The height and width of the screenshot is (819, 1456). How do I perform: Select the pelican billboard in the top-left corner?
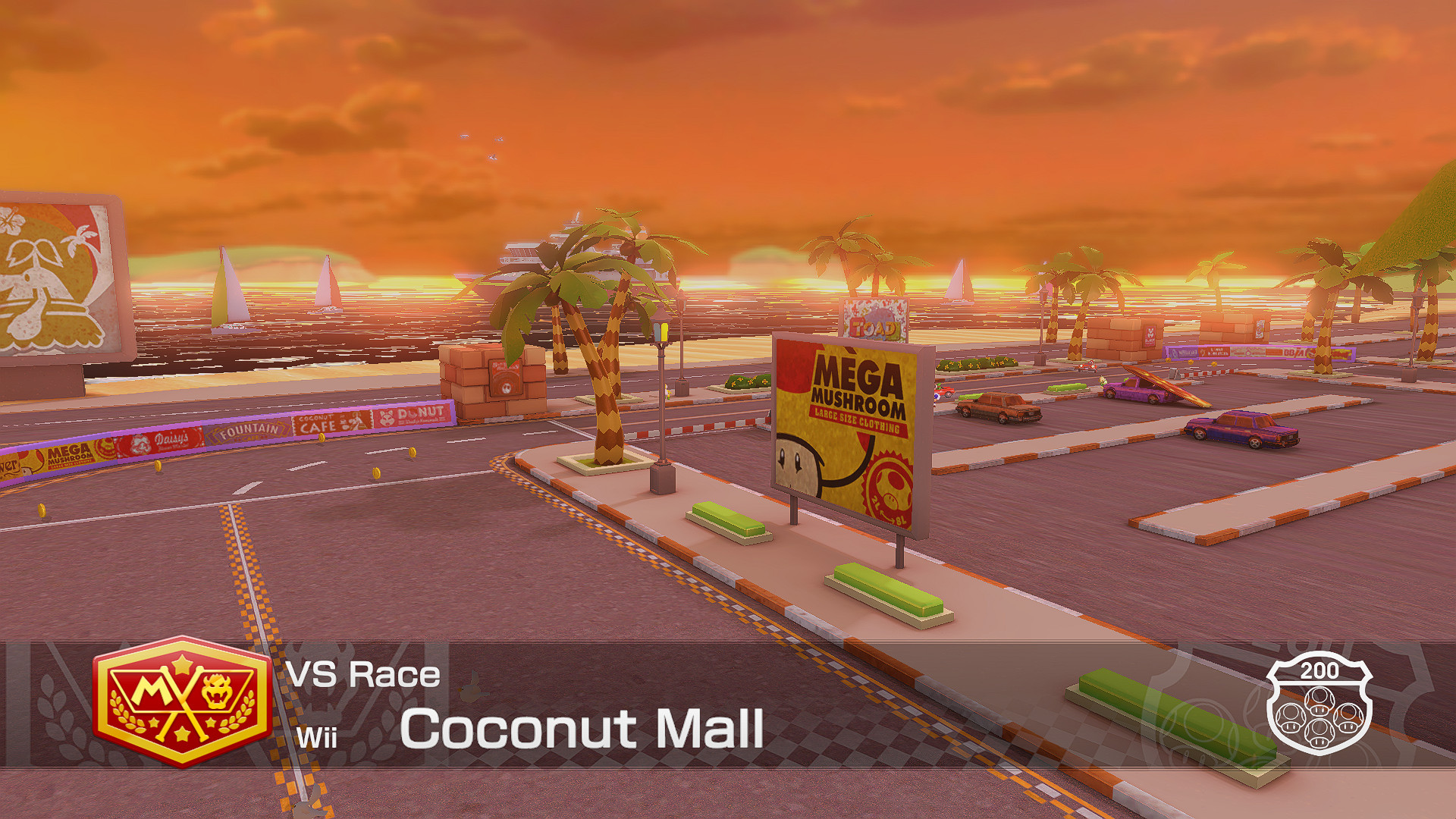tap(53, 281)
